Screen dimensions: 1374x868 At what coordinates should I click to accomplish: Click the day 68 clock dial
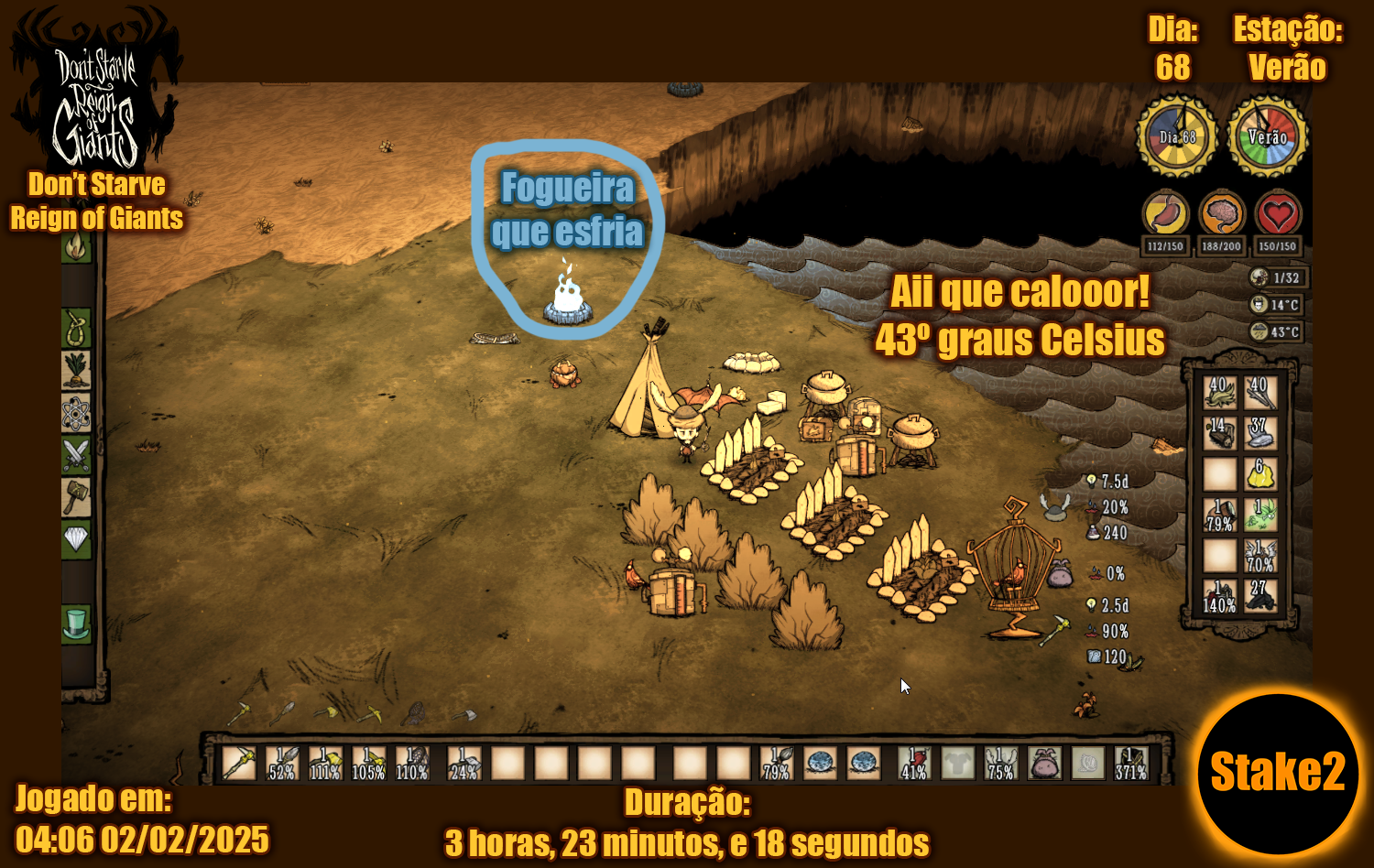pyautogui.click(x=1177, y=137)
